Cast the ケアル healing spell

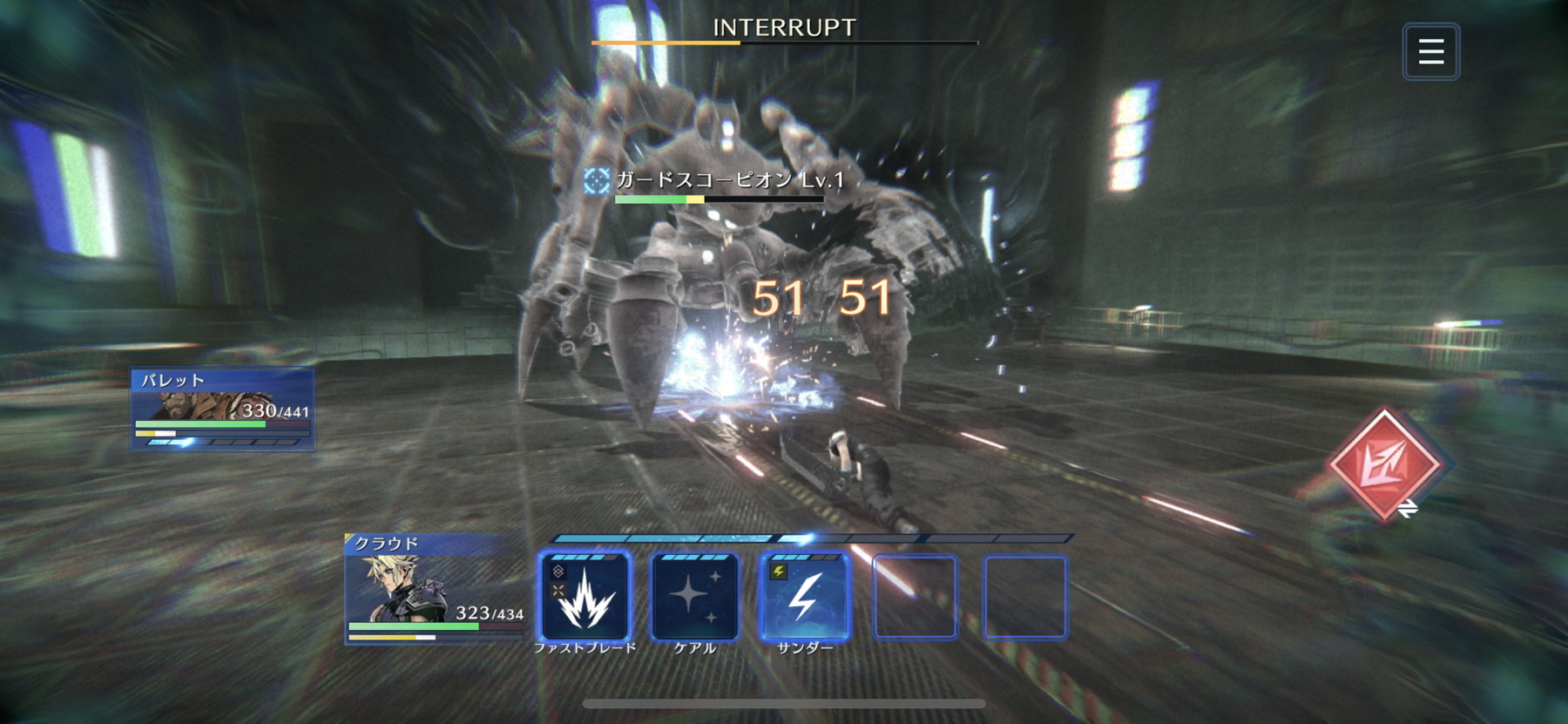click(694, 598)
